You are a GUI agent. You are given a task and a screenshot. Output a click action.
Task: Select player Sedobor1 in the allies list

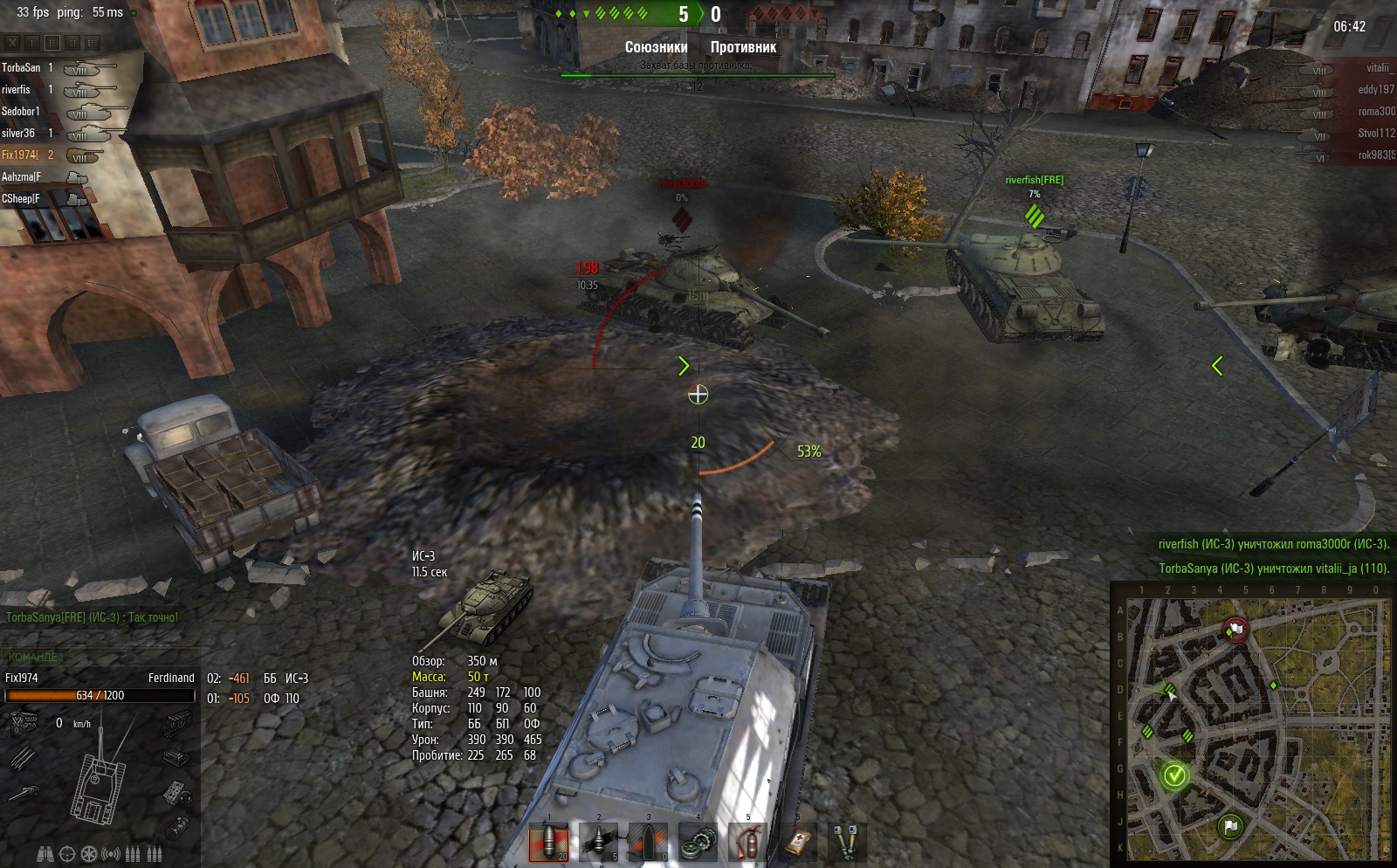21,112
